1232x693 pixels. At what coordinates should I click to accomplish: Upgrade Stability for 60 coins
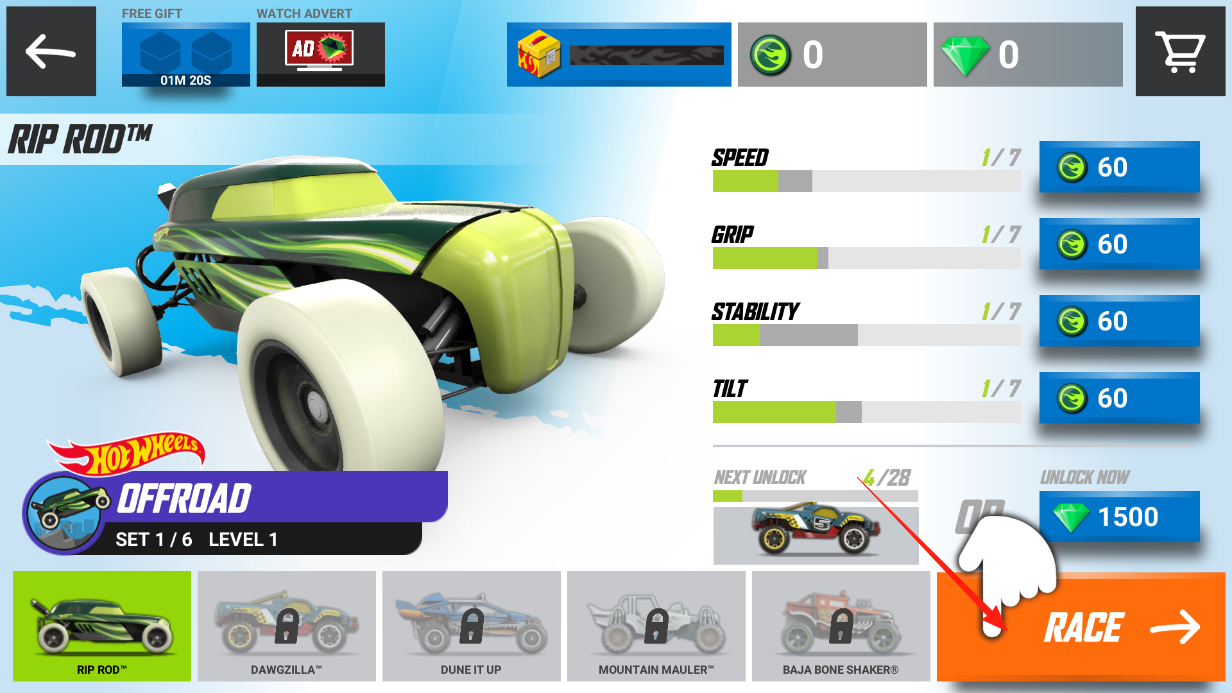click(1119, 321)
